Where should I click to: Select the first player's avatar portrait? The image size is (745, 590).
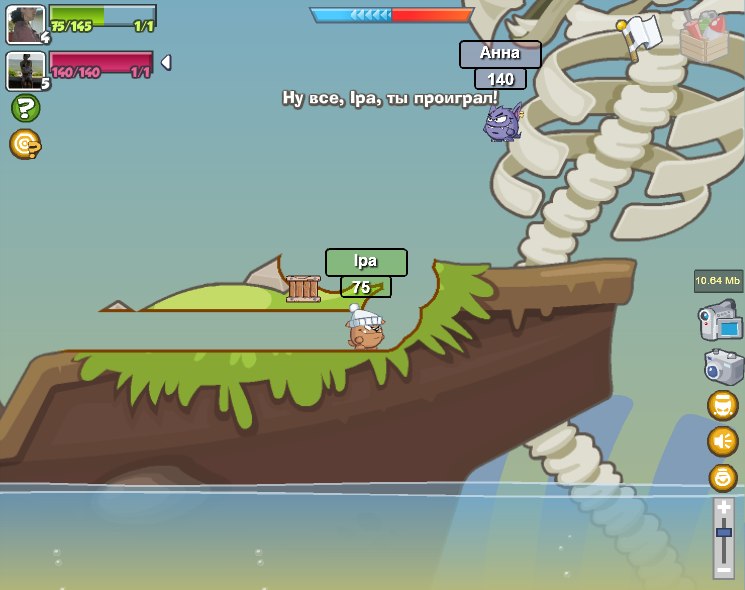pyautogui.click(x=25, y=23)
